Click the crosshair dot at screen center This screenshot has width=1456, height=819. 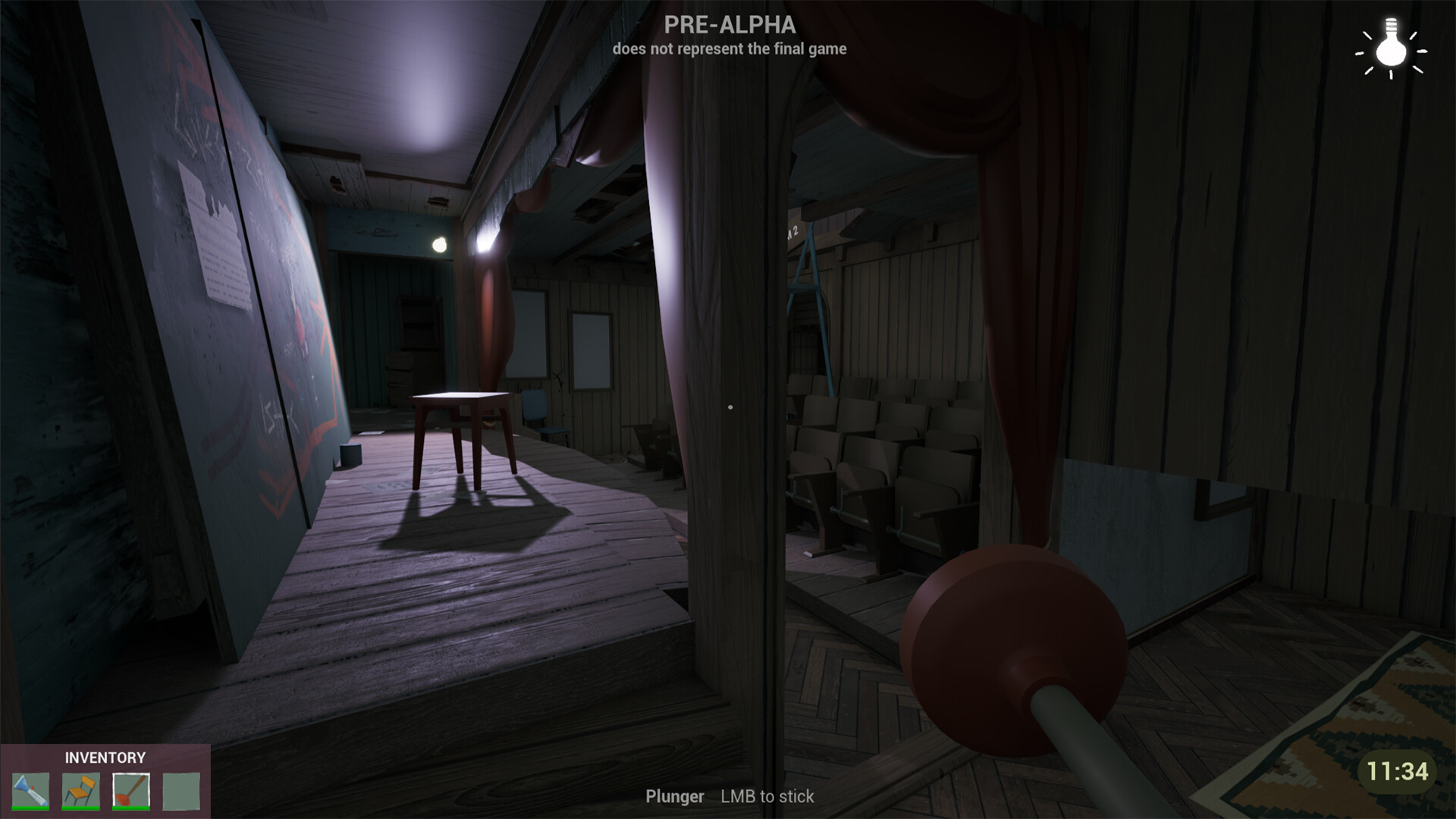730,406
